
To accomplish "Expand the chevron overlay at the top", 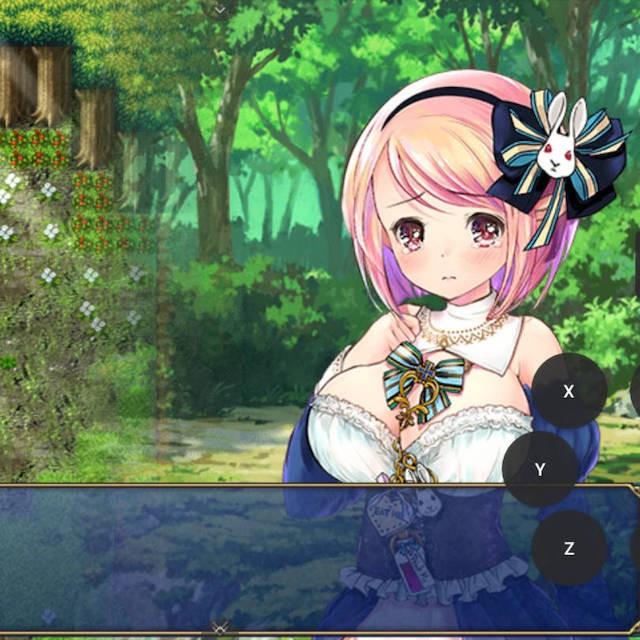I will (x=220, y=8).
